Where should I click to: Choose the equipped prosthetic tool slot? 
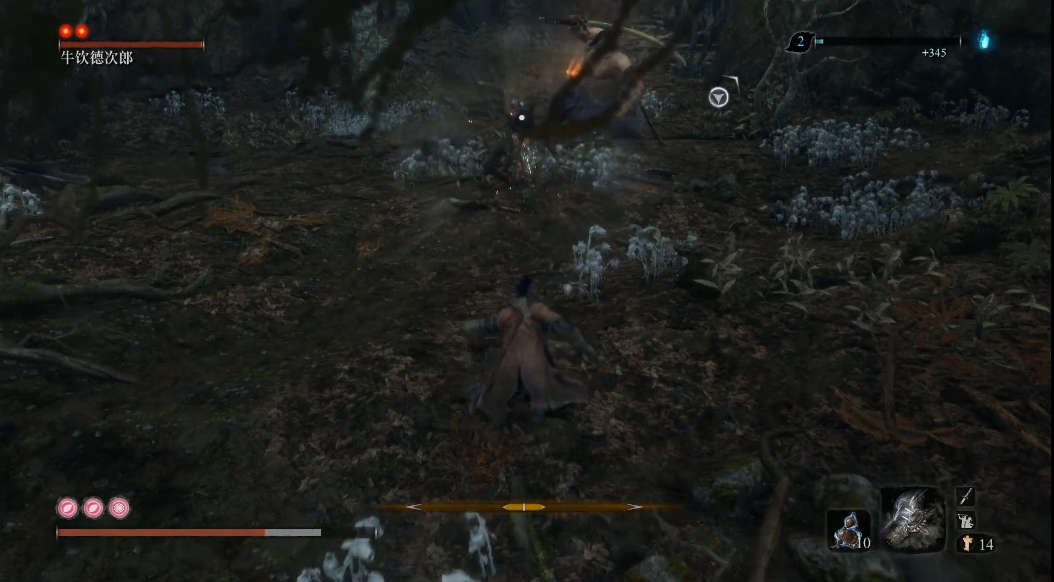912,517
